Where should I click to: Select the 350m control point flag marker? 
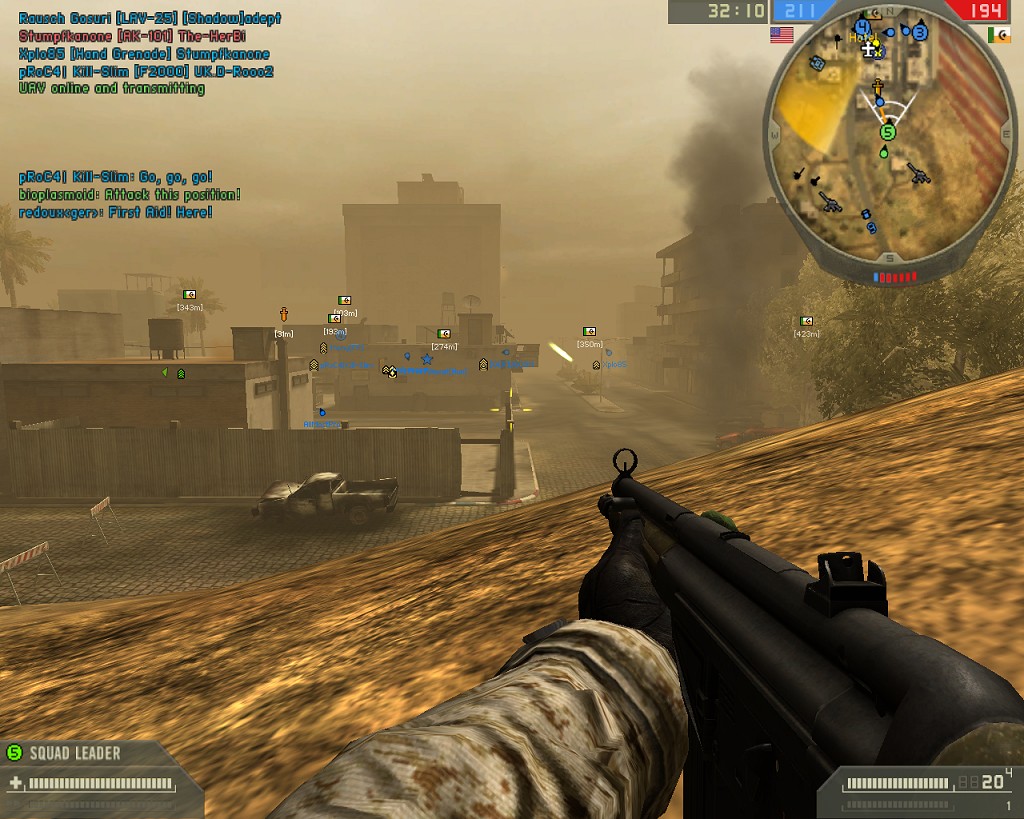click(590, 331)
